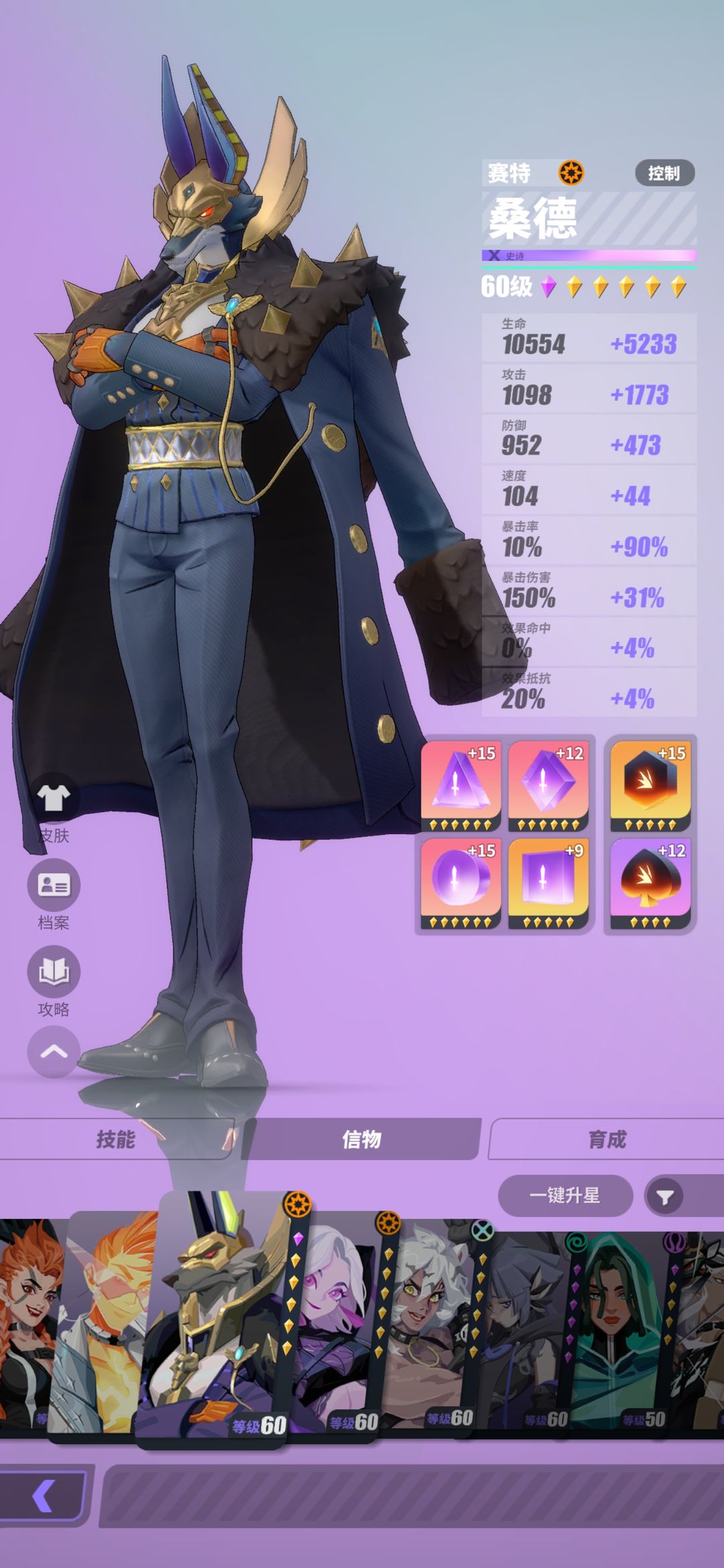The image size is (724, 1568).
Task: Switch to the 信物 tab
Action: 361,1139
